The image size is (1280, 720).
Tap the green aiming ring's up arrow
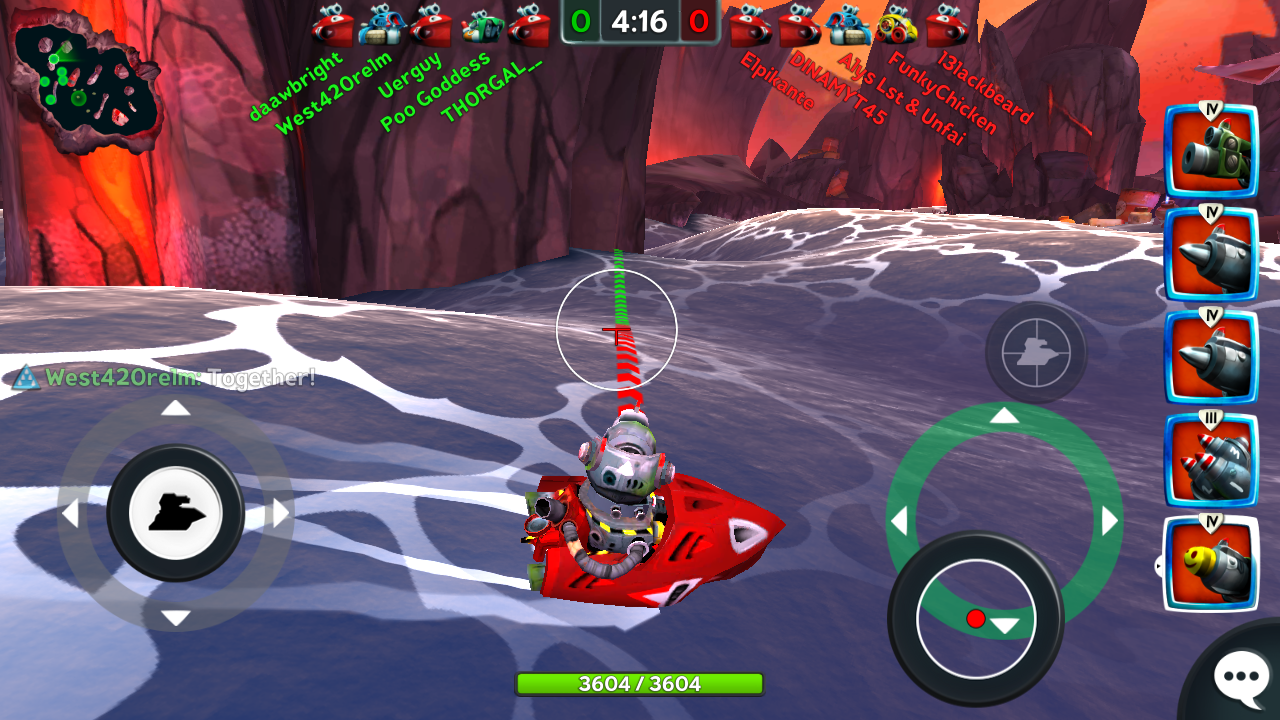[1004, 416]
